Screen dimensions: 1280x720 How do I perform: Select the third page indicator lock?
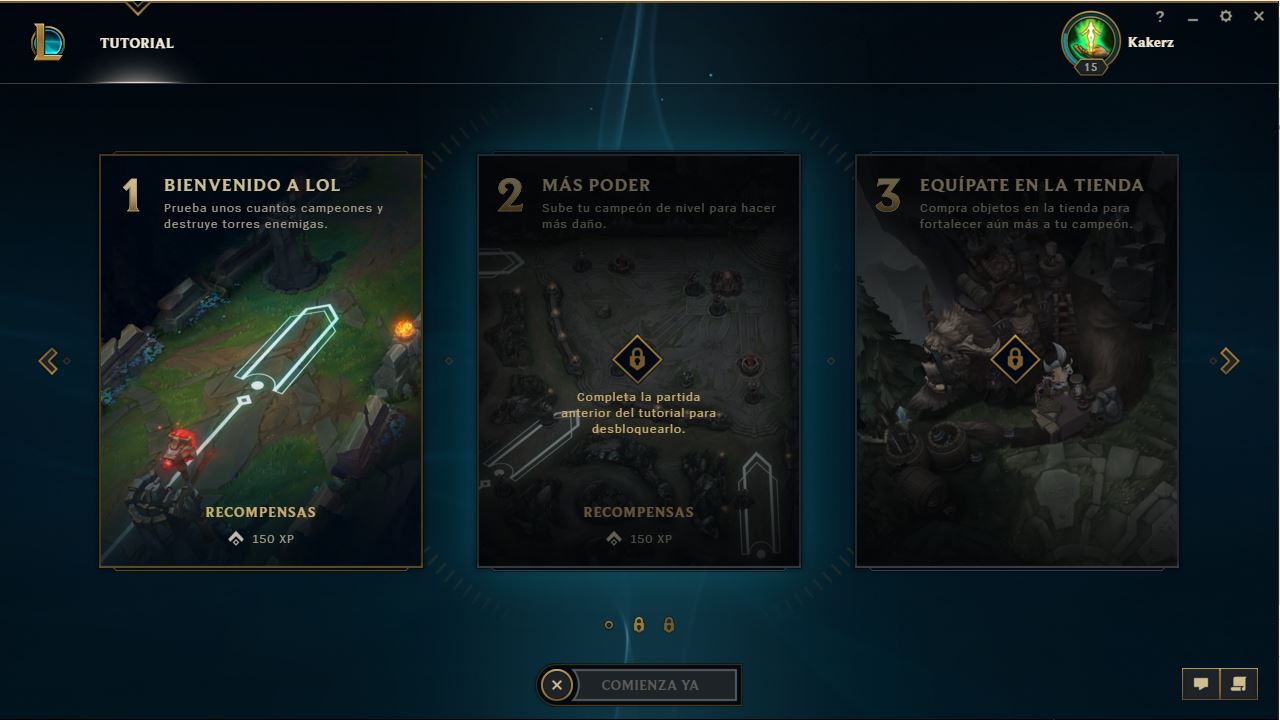click(667, 624)
